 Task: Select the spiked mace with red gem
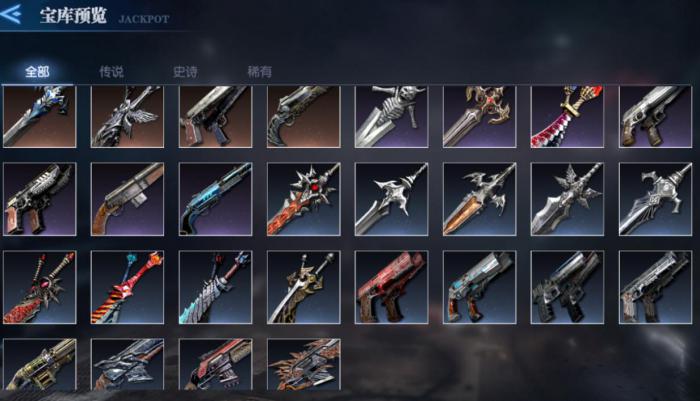(x=303, y=199)
